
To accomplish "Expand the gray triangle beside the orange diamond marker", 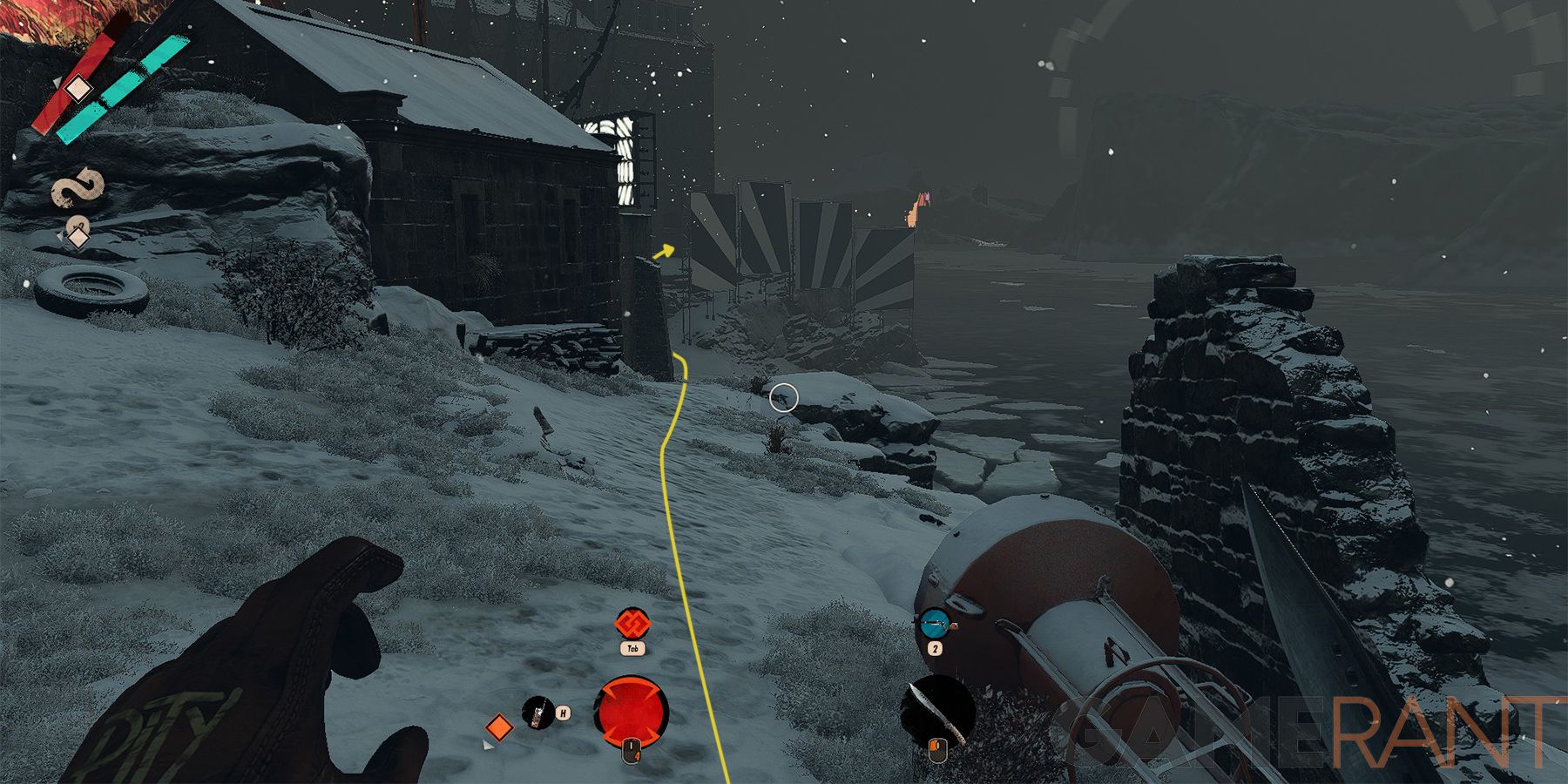I will point(487,746).
